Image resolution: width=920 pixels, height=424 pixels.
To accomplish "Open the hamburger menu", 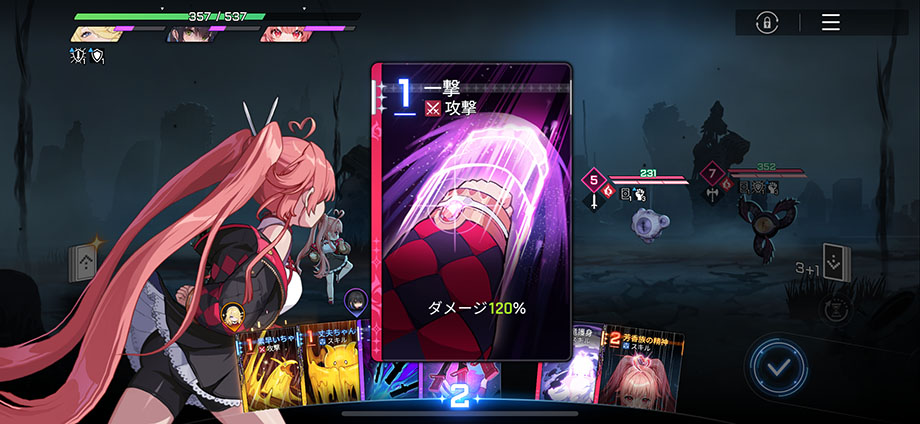I will (x=830, y=22).
